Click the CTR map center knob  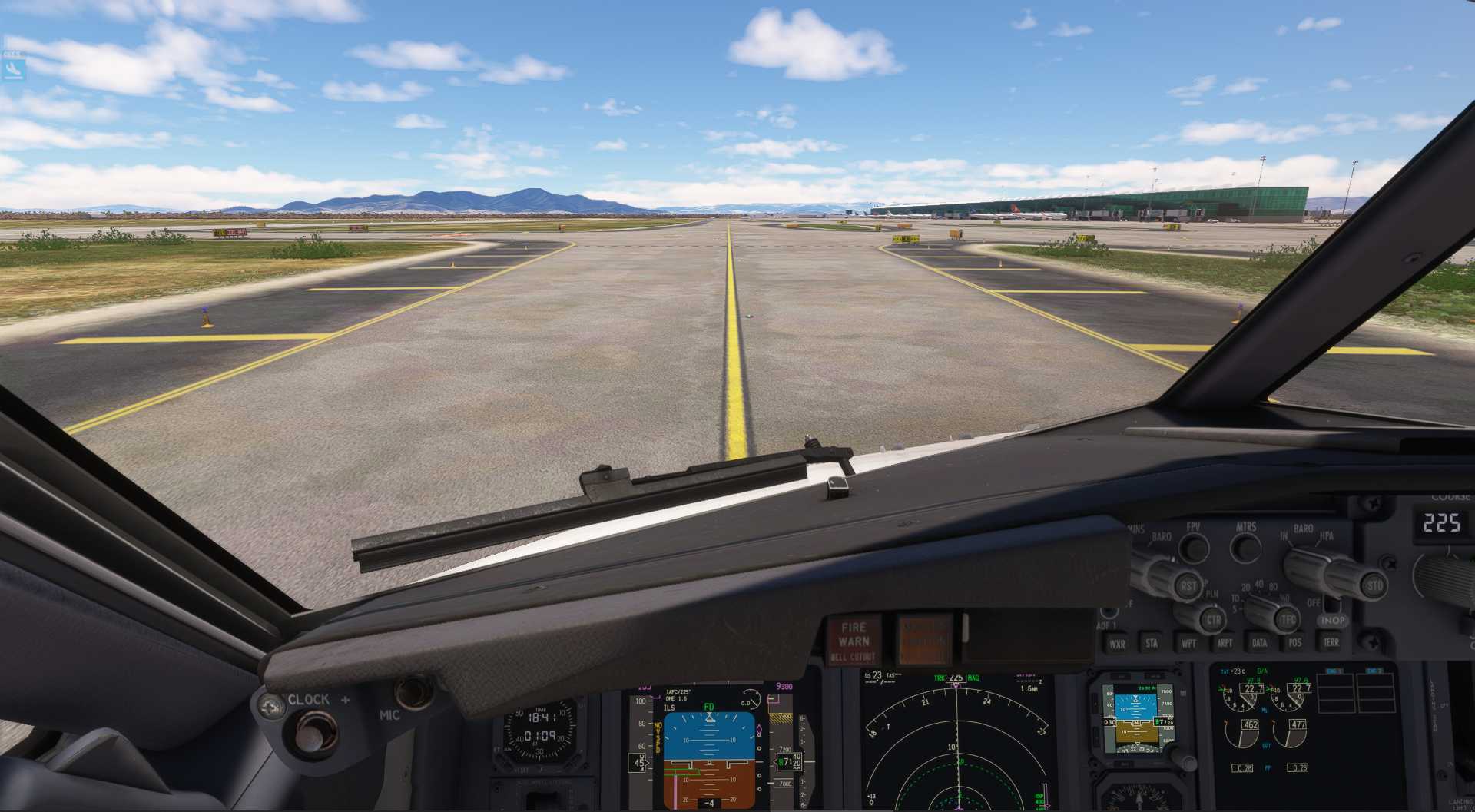[x=1213, y=619]
